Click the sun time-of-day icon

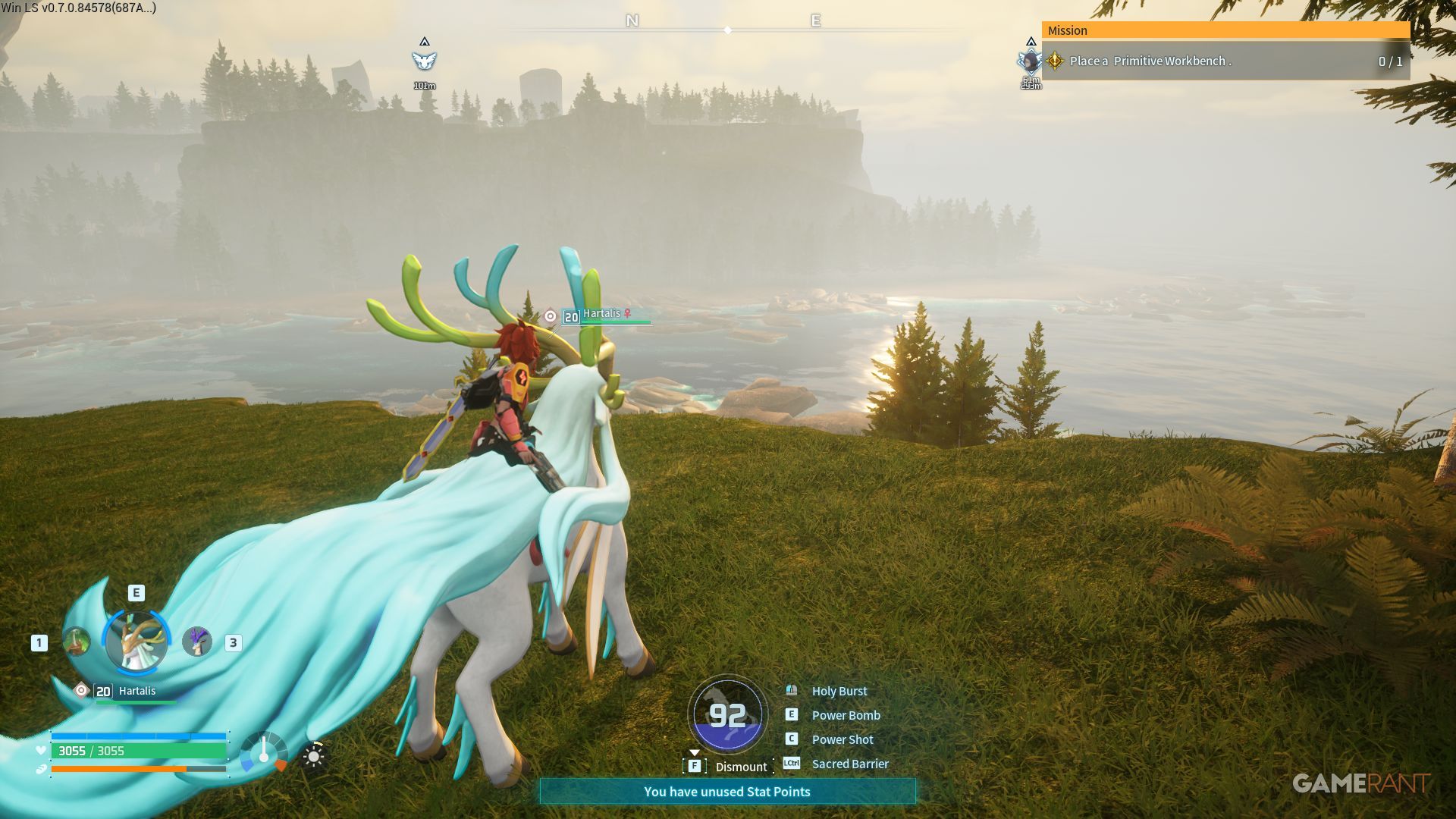click(x=314, y=756)
